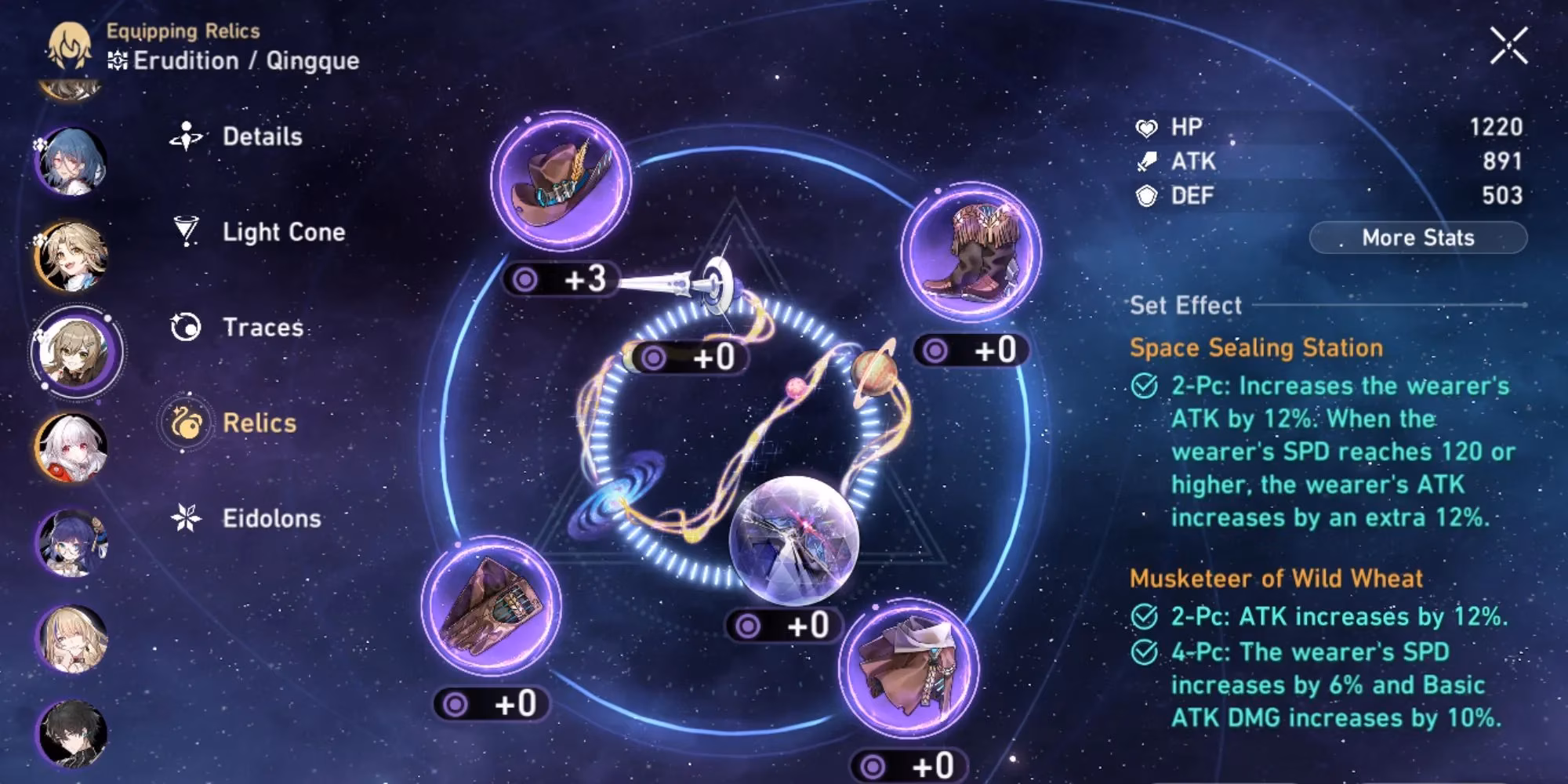
Task: Select the brown gloves hand relic
Action: tap(491, 606)
